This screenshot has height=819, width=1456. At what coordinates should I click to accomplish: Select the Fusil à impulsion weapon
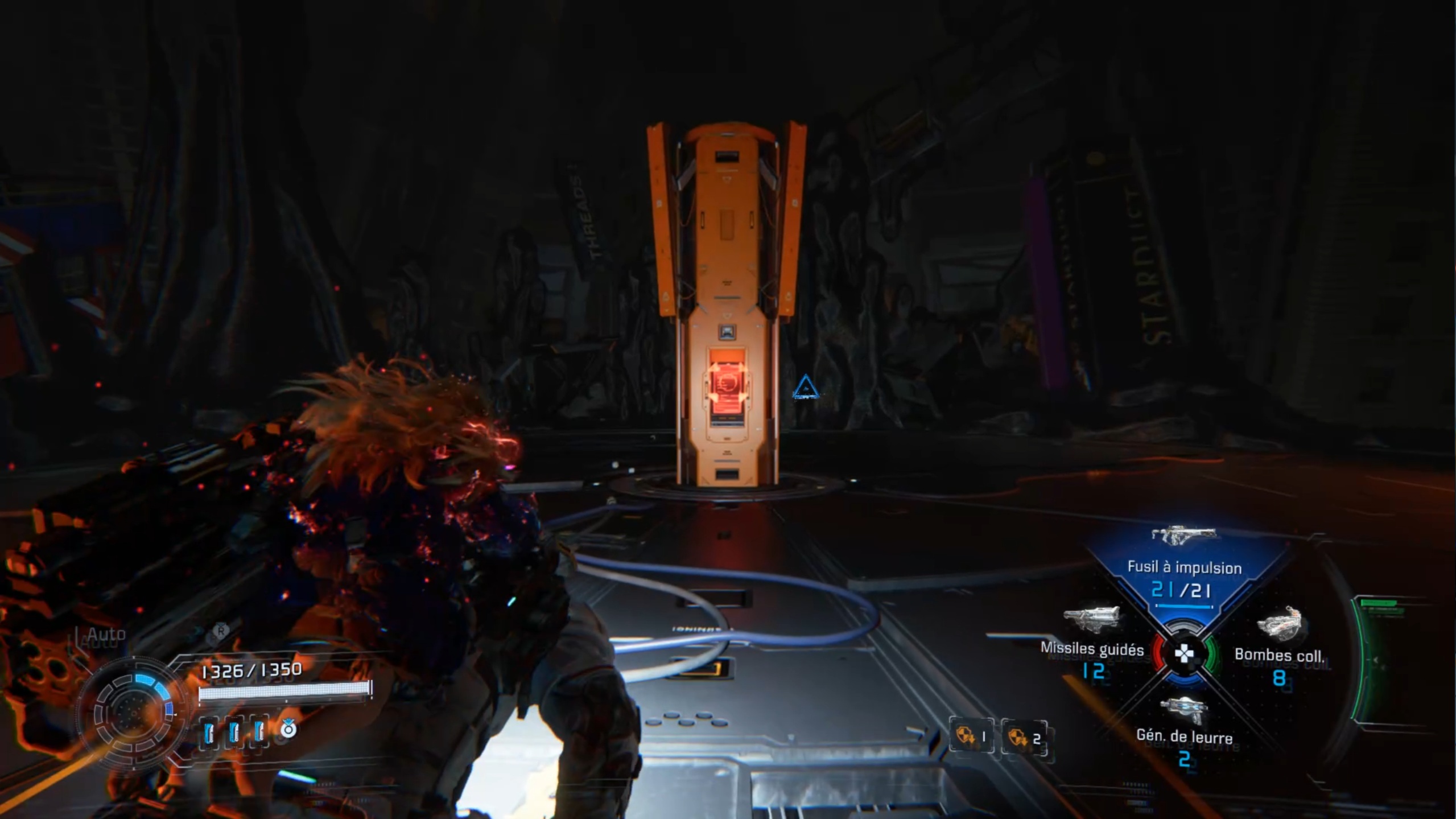click(1183, 567)
